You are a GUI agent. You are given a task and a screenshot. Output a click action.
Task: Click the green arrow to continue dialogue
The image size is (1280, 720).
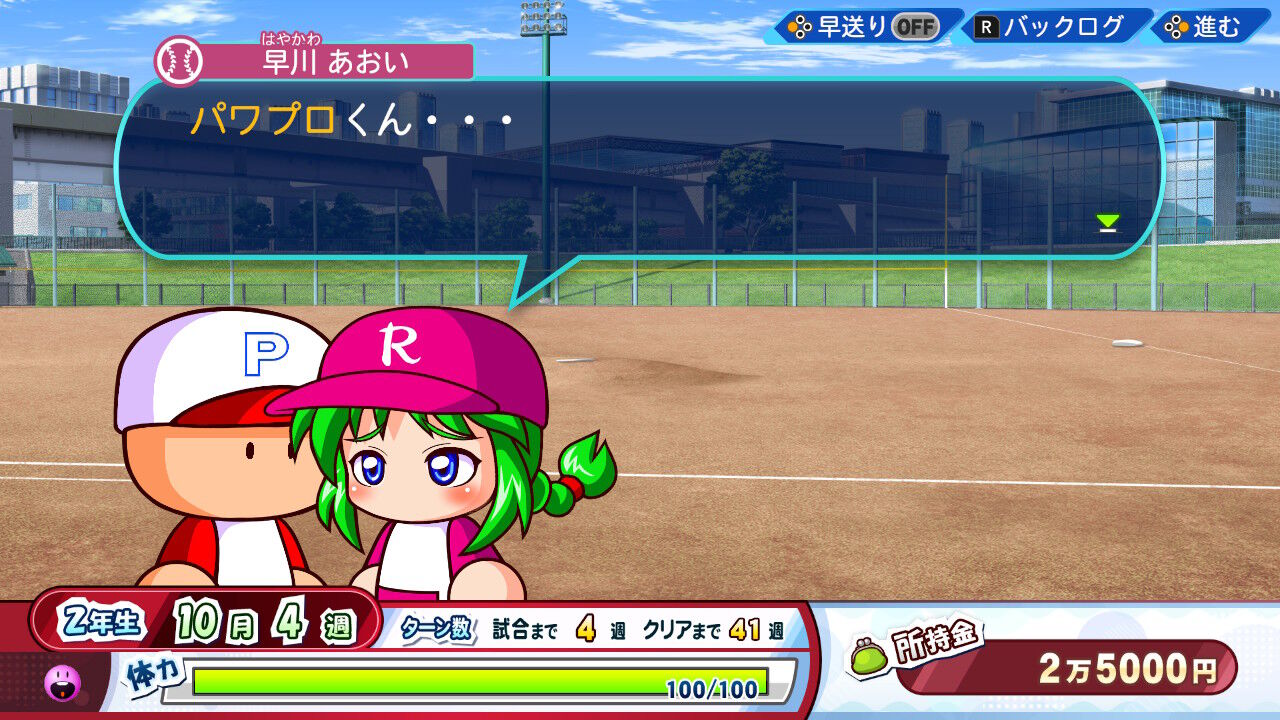click(1107, 223)
